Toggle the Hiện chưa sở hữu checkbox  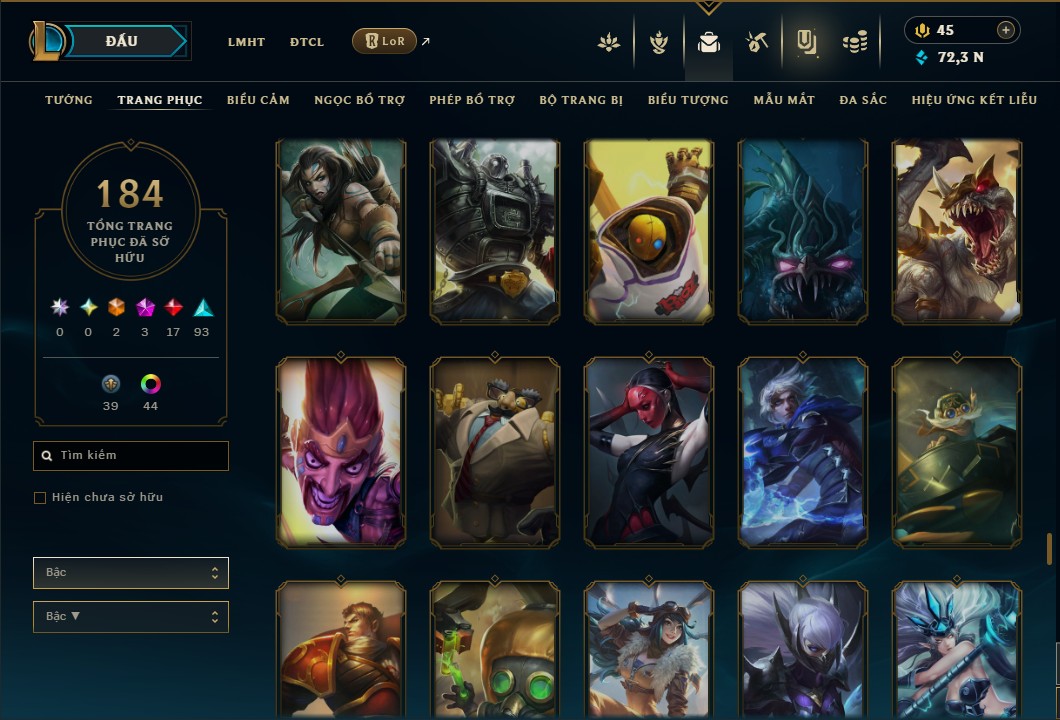coord(40,498)
